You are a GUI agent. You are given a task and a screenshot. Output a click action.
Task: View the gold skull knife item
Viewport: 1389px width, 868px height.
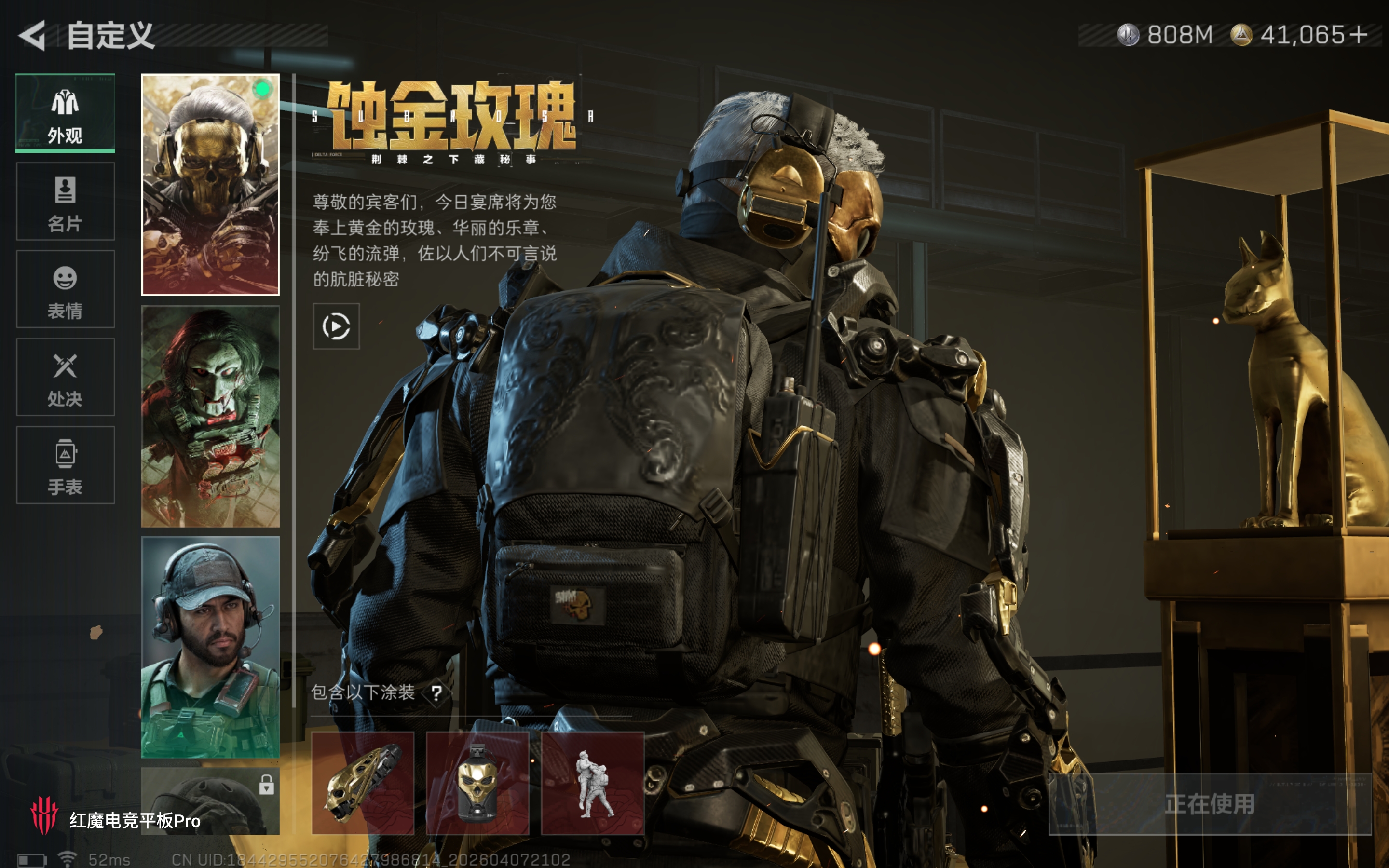(363, 783)
